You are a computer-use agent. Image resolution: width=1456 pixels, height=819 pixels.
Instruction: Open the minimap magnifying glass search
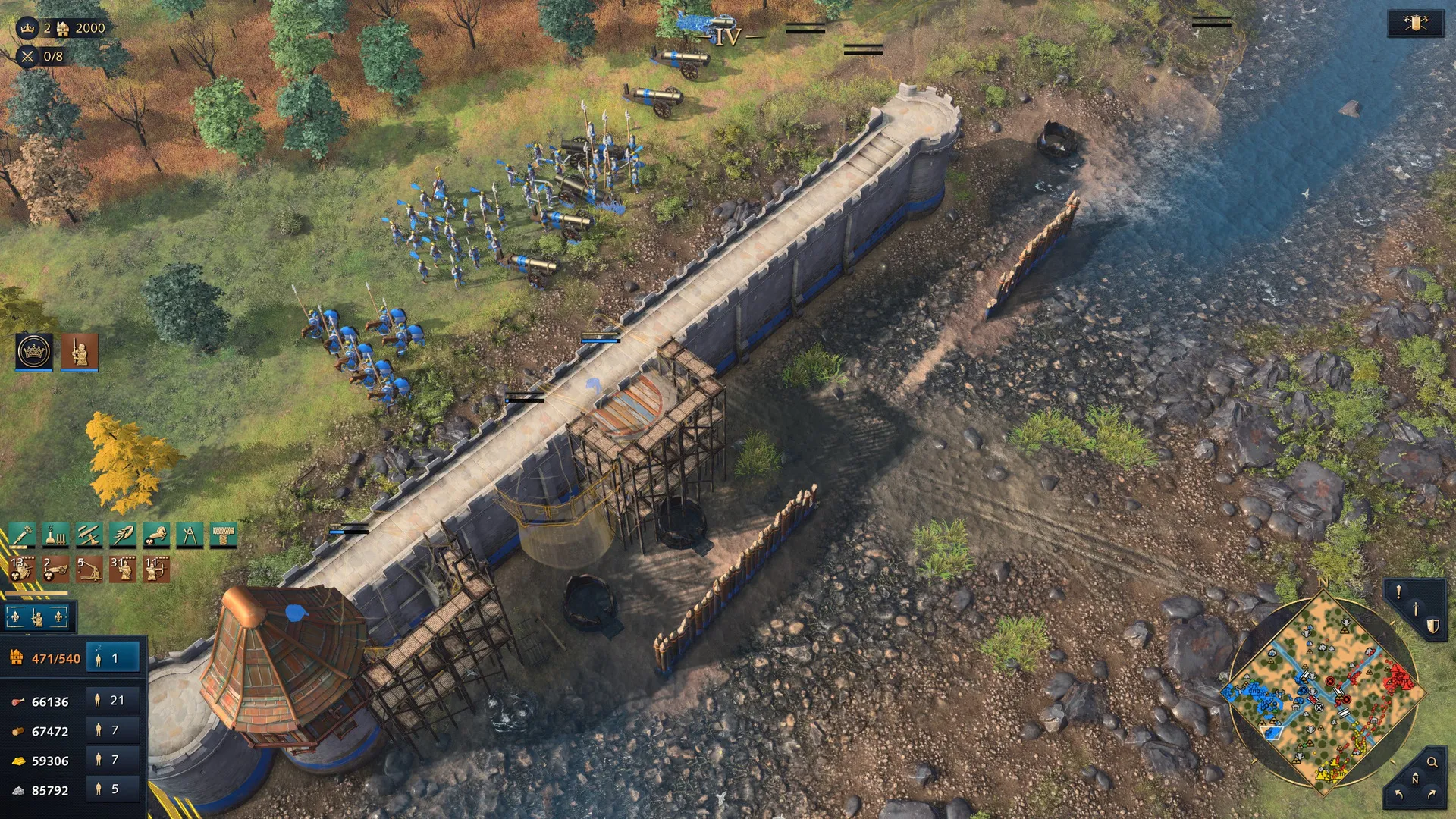point(1432,762)
